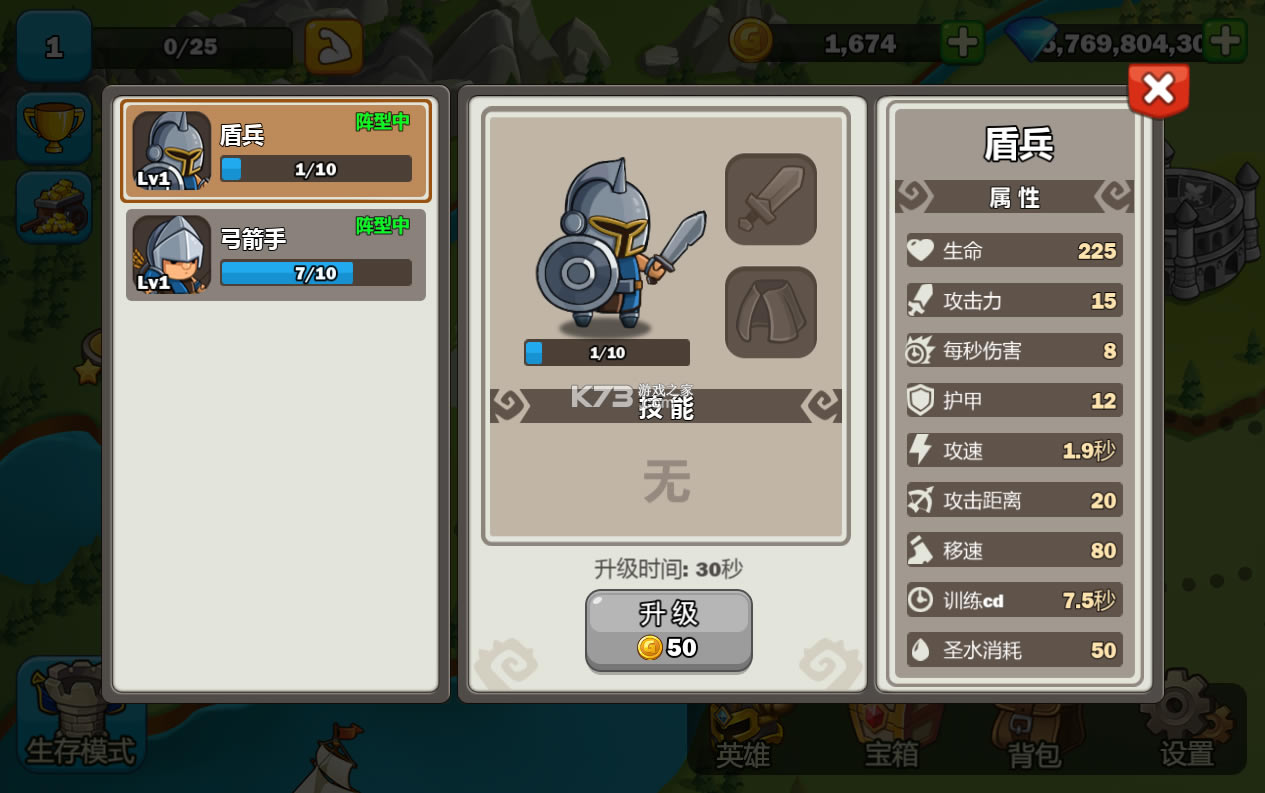Enter 生存模式 survival mode

(80, 715)
